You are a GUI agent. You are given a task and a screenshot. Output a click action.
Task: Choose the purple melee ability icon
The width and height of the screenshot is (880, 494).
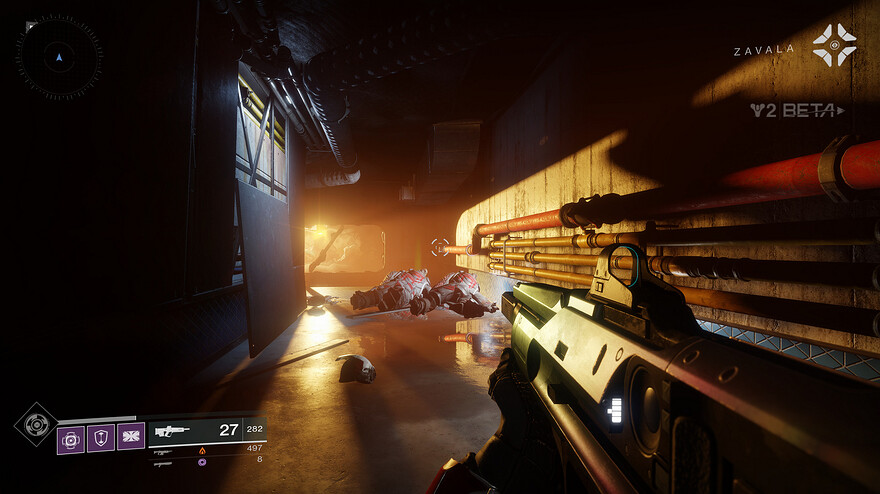pyautogui.click(x=131, y=437)
